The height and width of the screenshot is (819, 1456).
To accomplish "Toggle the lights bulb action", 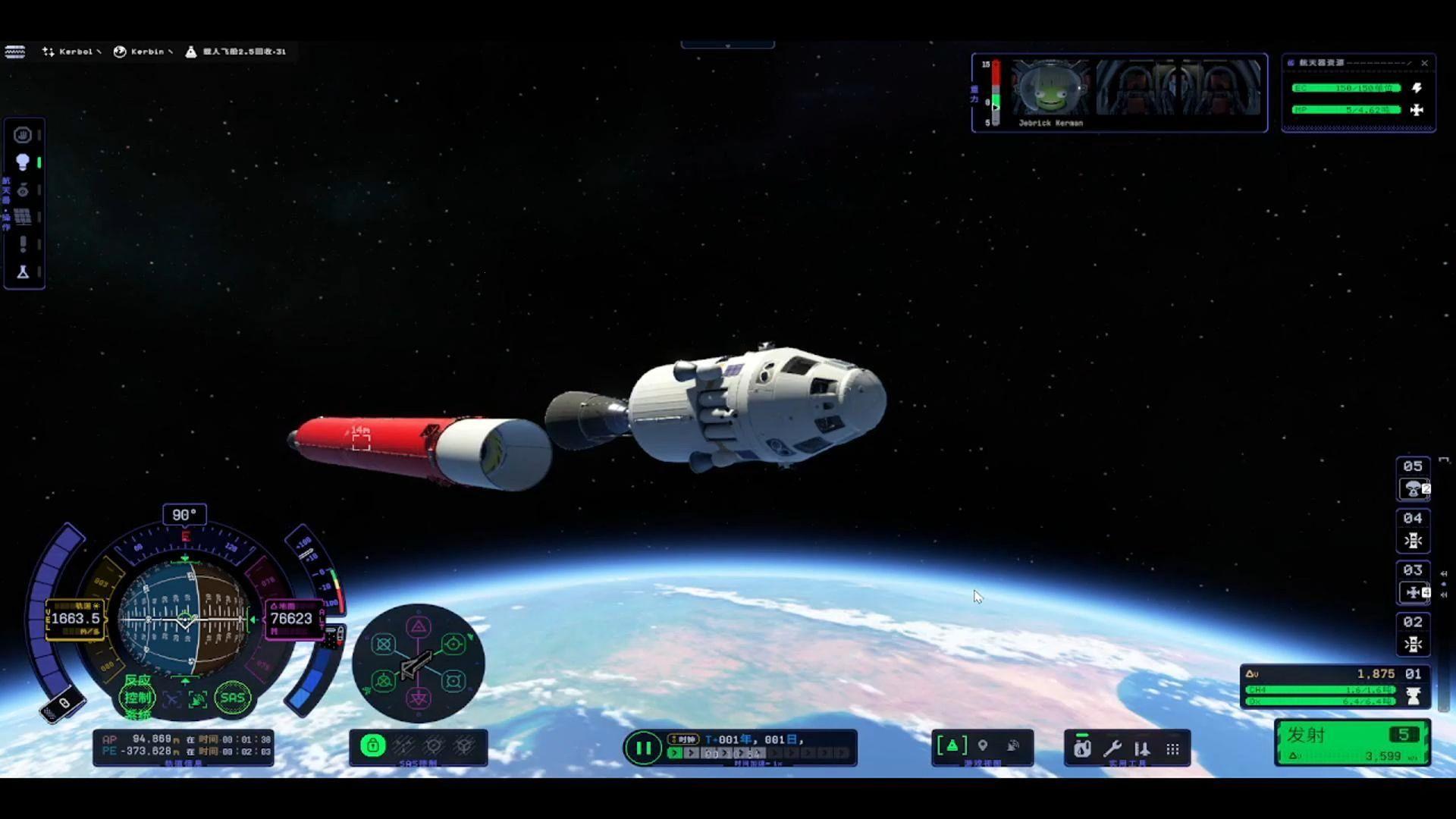I will click(x=23, y=162).
